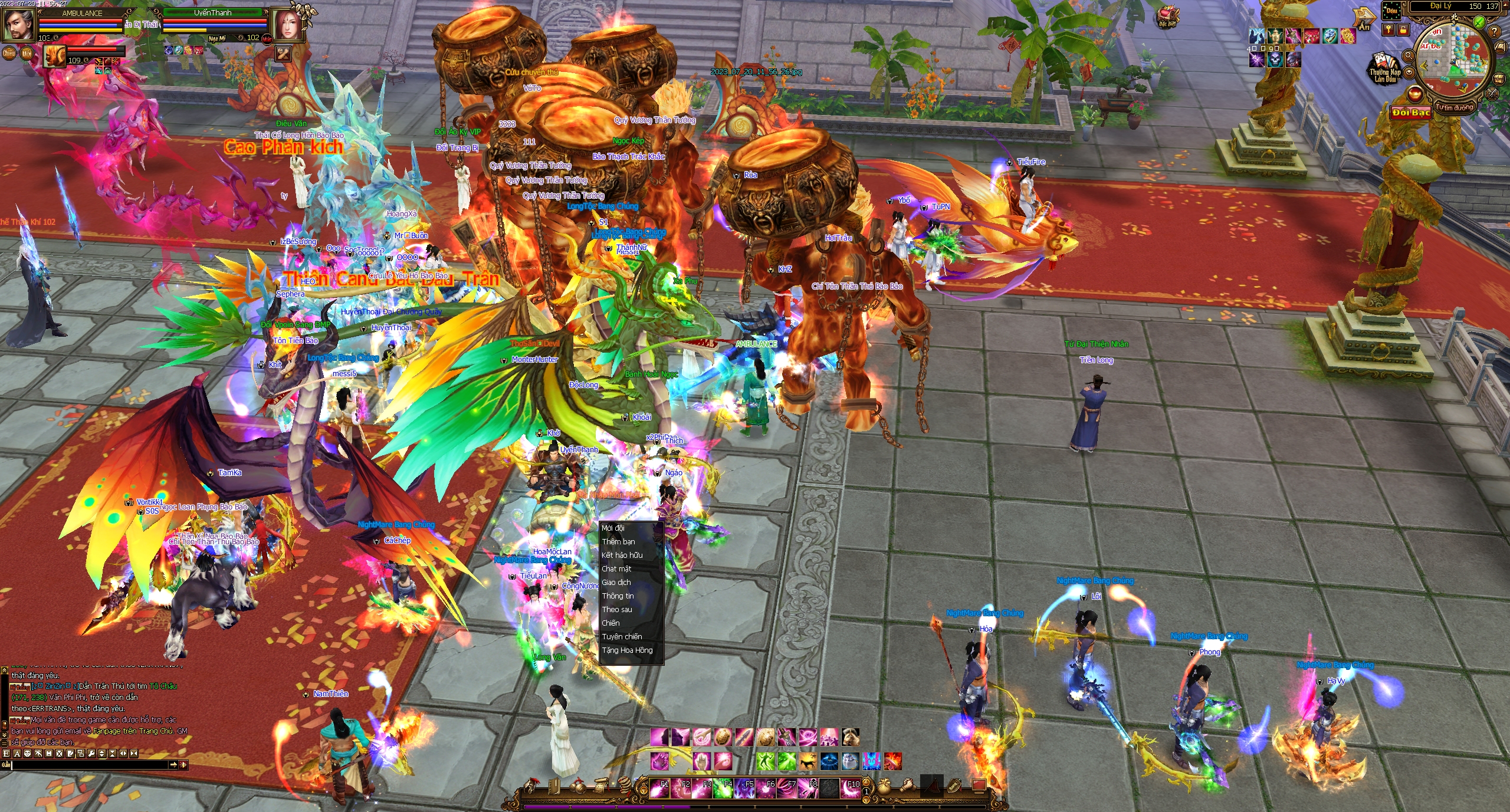This screenshot has width=1510, height=812.
Task: Activate the green F4 skill slot
Action: pyautogui.click(x=723, y=788)
